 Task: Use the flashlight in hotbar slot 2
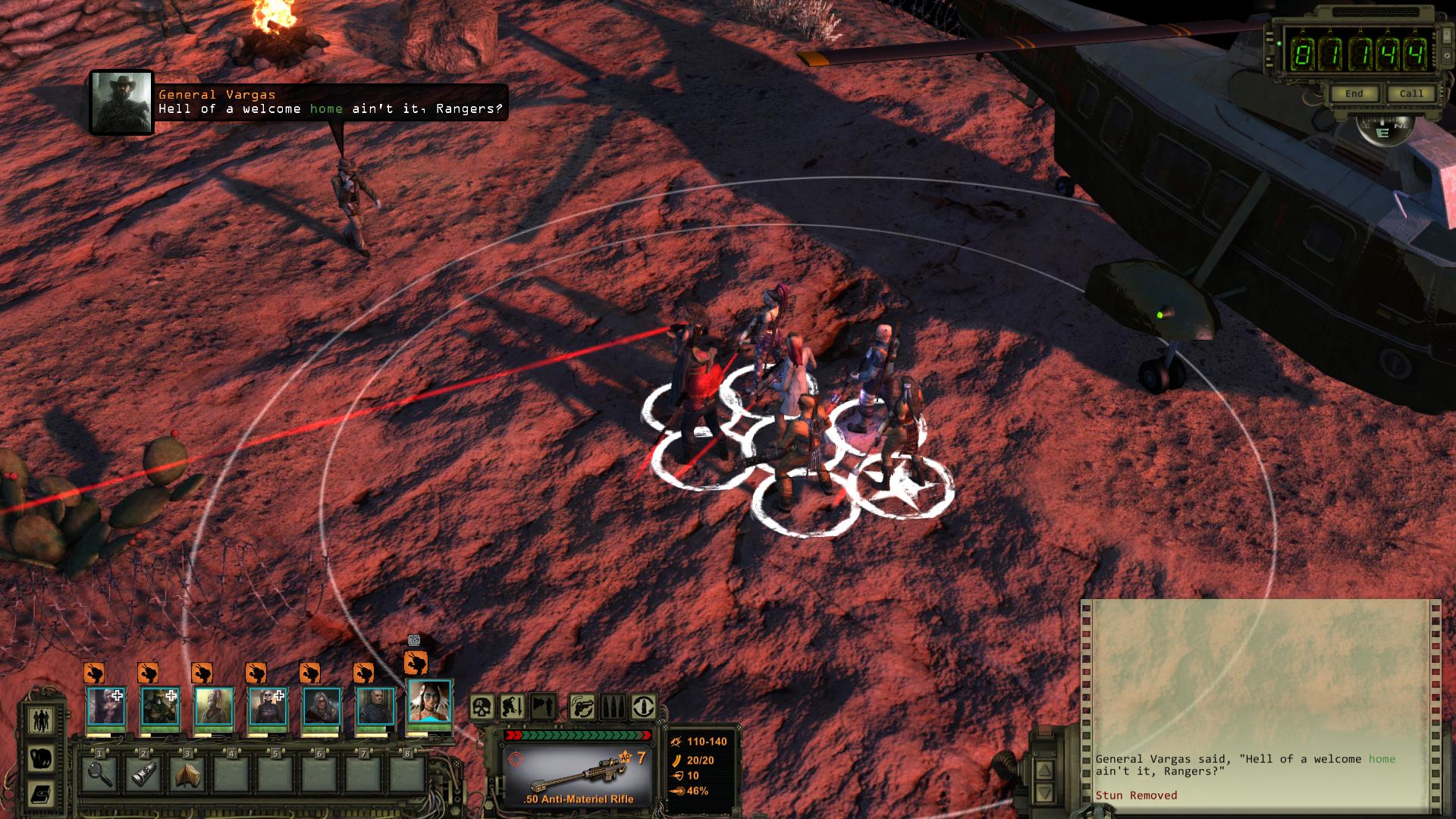coord(143,774)
